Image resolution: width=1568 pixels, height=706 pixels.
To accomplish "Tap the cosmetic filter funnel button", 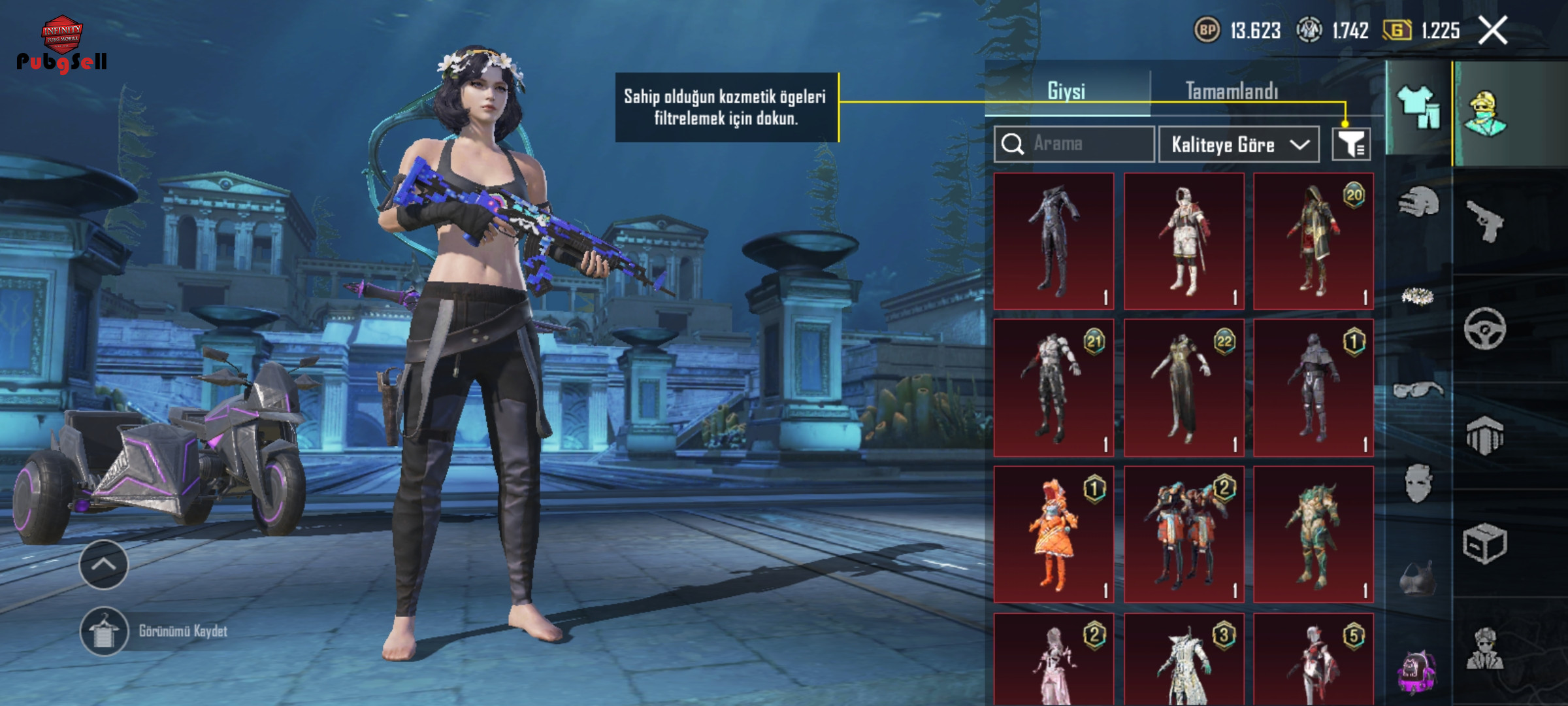I will coord(1351,144).
